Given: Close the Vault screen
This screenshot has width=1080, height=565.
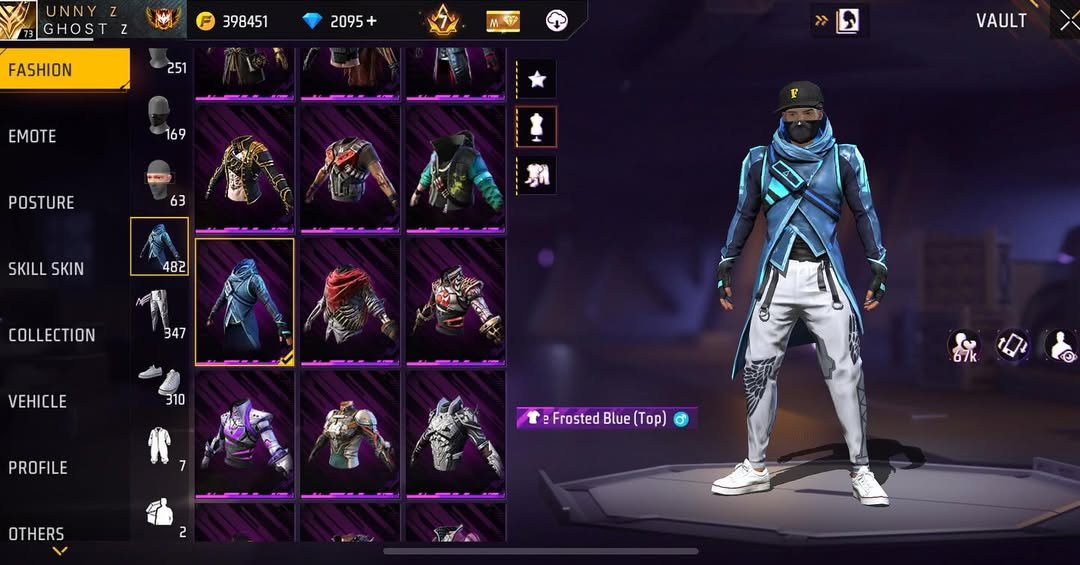Looking at the screenshot, I should tap(1067, 20).
